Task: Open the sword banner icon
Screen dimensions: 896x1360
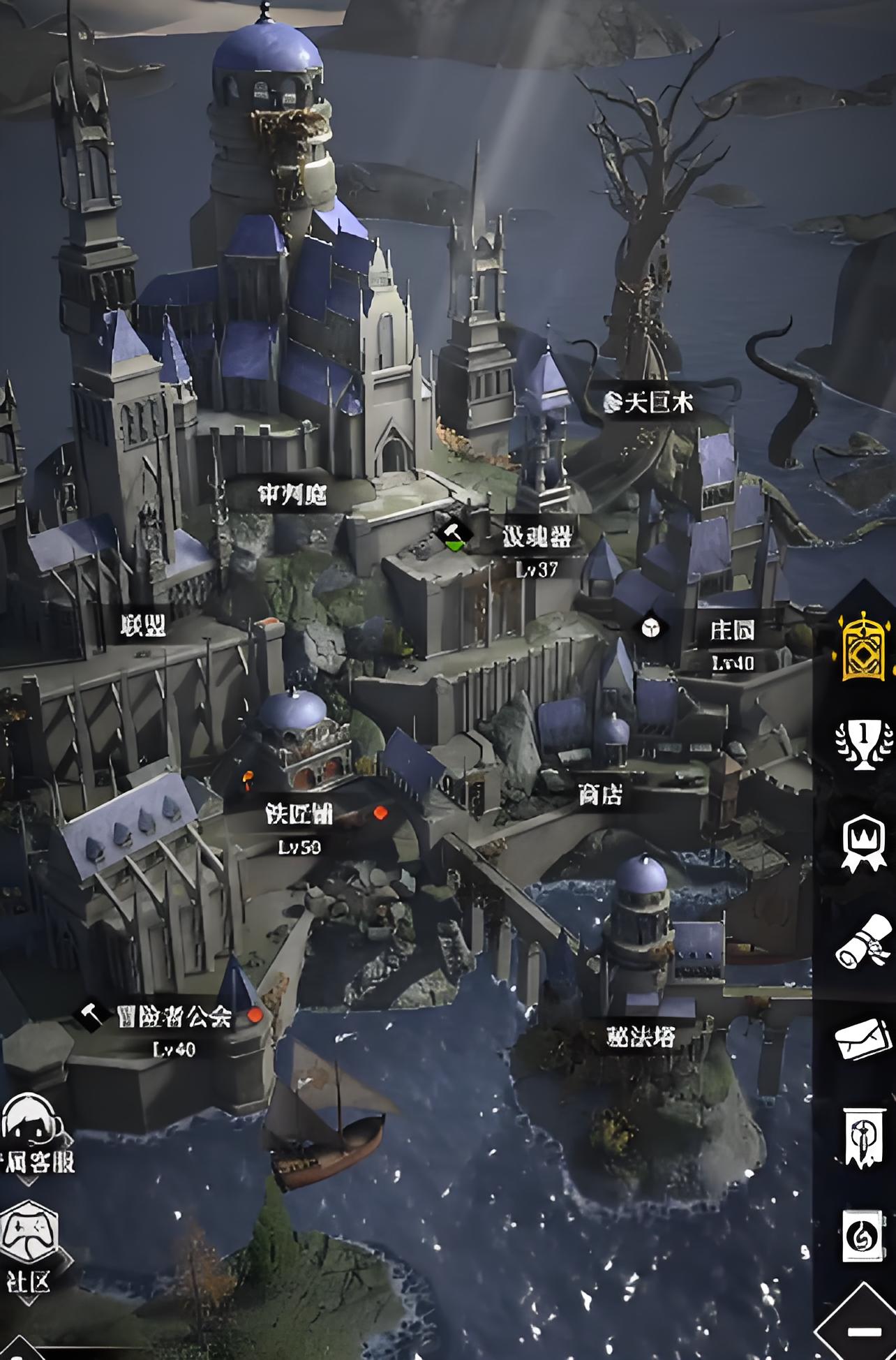Action: pyautogui.click(x=862, y=1137)
